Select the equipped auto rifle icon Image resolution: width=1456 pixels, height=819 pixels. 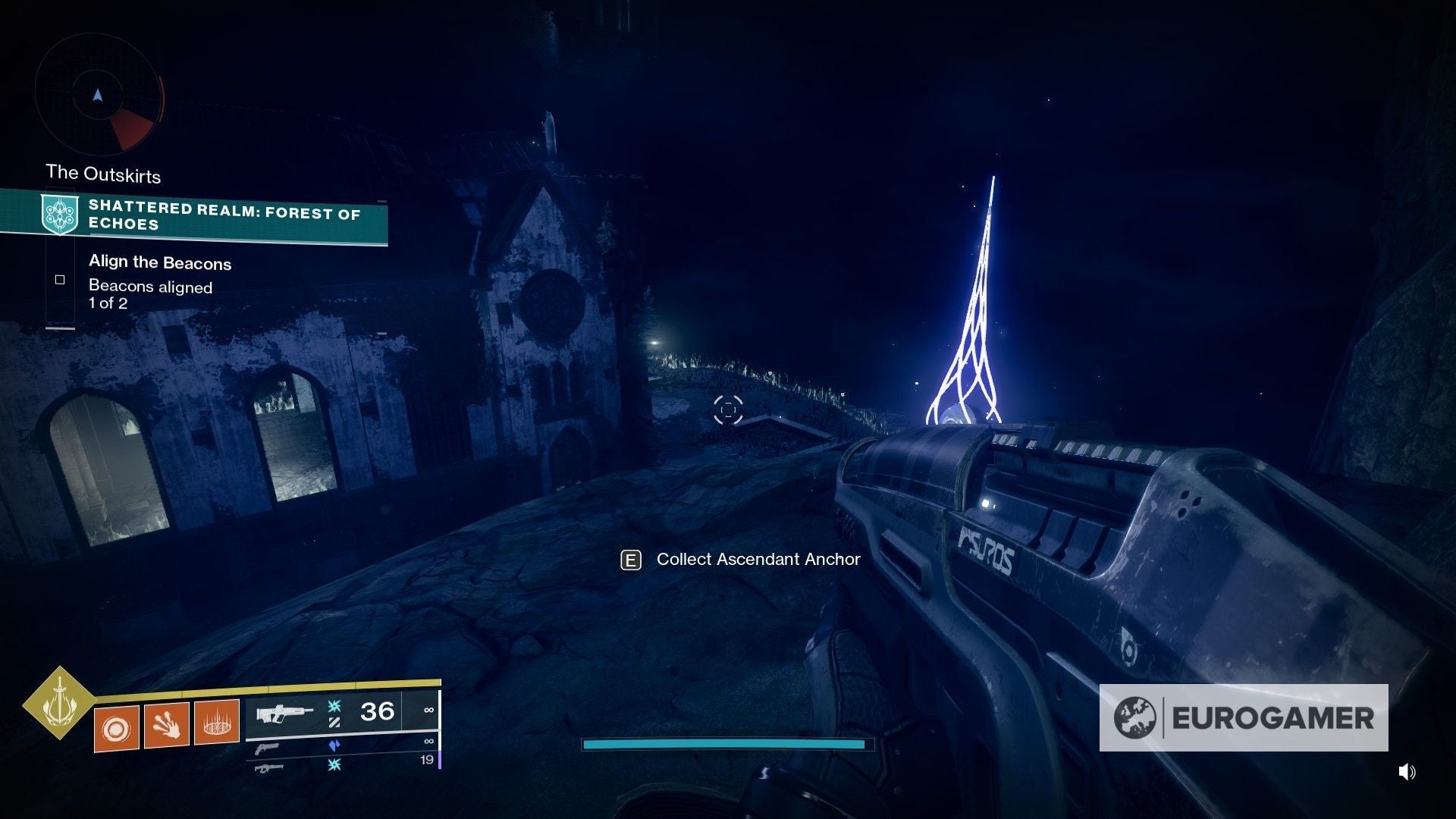pos(284,711)
